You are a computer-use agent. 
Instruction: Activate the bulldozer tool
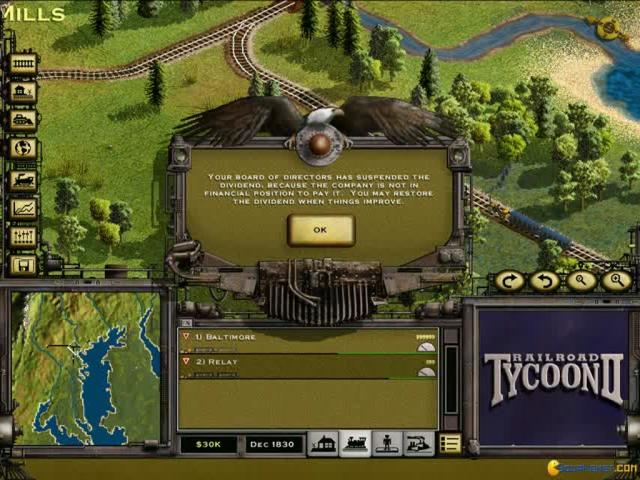click(x=23, y=120)
